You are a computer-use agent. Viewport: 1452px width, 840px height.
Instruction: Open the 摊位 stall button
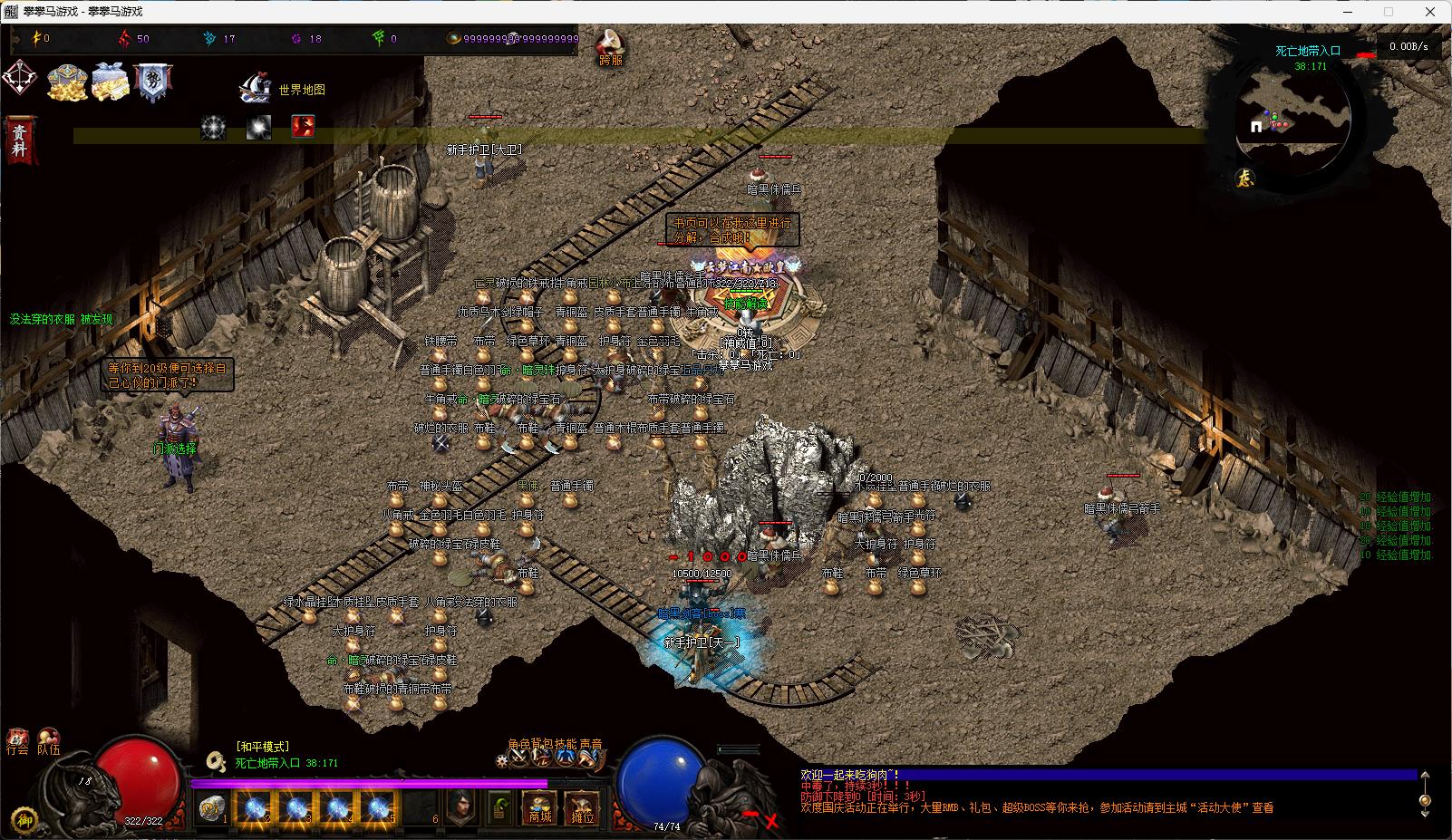click(582, 808)
